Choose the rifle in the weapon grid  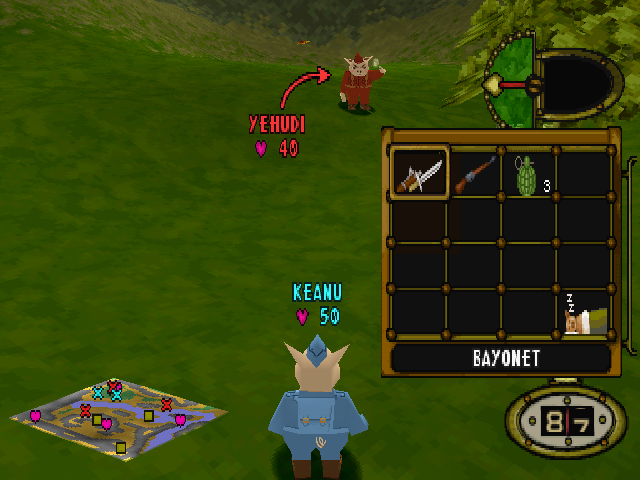(x=475, y=173)
